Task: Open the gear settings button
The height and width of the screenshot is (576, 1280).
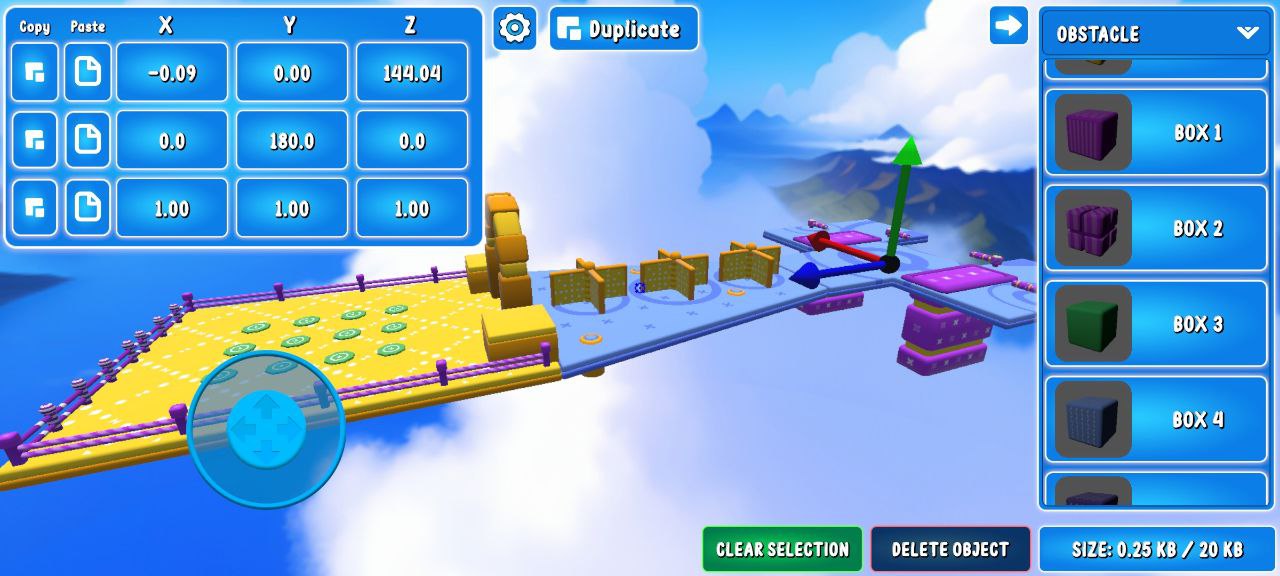Action: (x=514, y=28)
